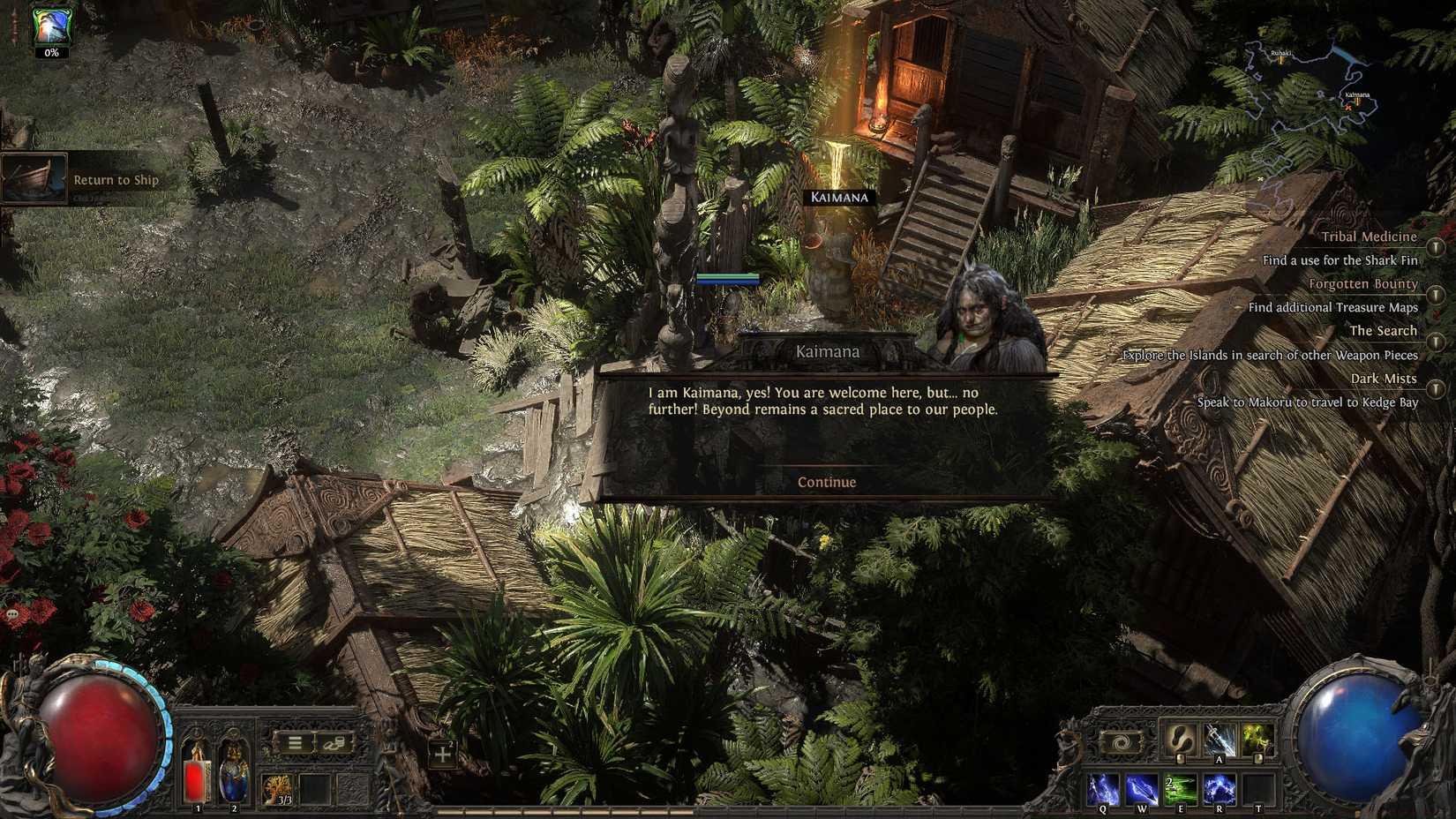Toggle tracking for the Tribal Medicine quest

click(x=1434, y=247)
